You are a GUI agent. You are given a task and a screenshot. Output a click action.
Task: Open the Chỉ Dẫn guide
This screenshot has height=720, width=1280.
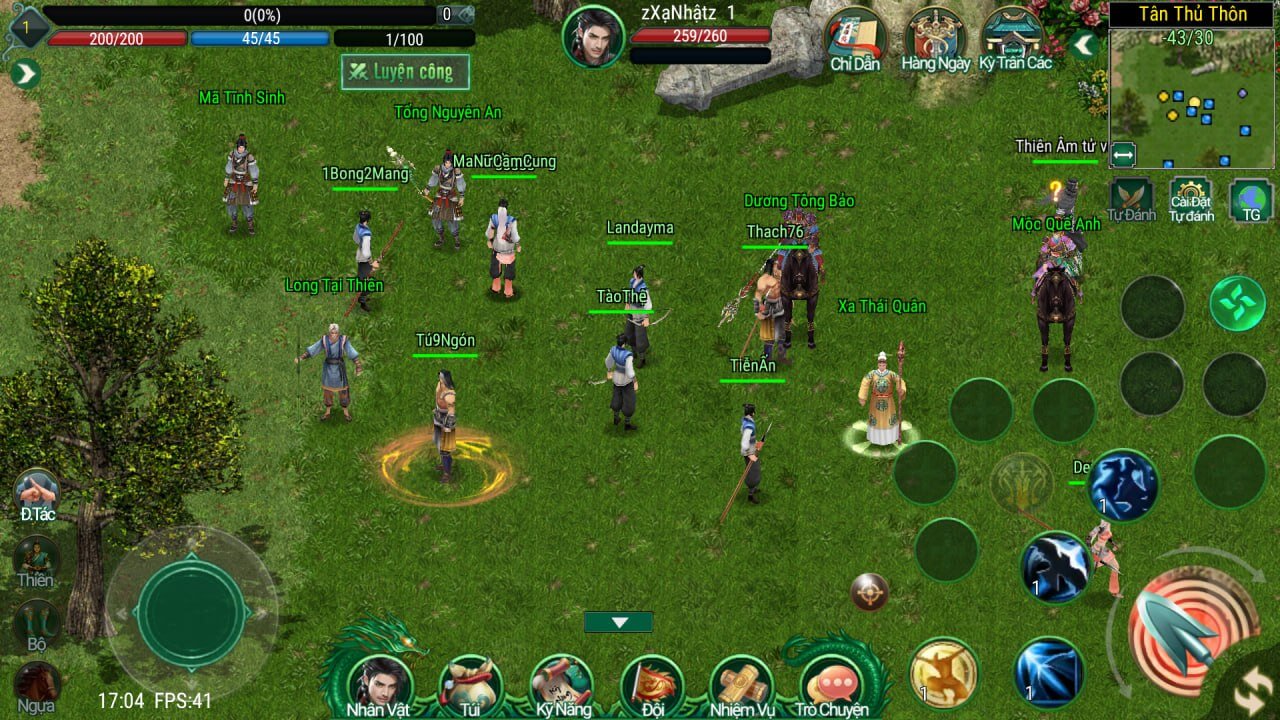click(x=854, y=40)
